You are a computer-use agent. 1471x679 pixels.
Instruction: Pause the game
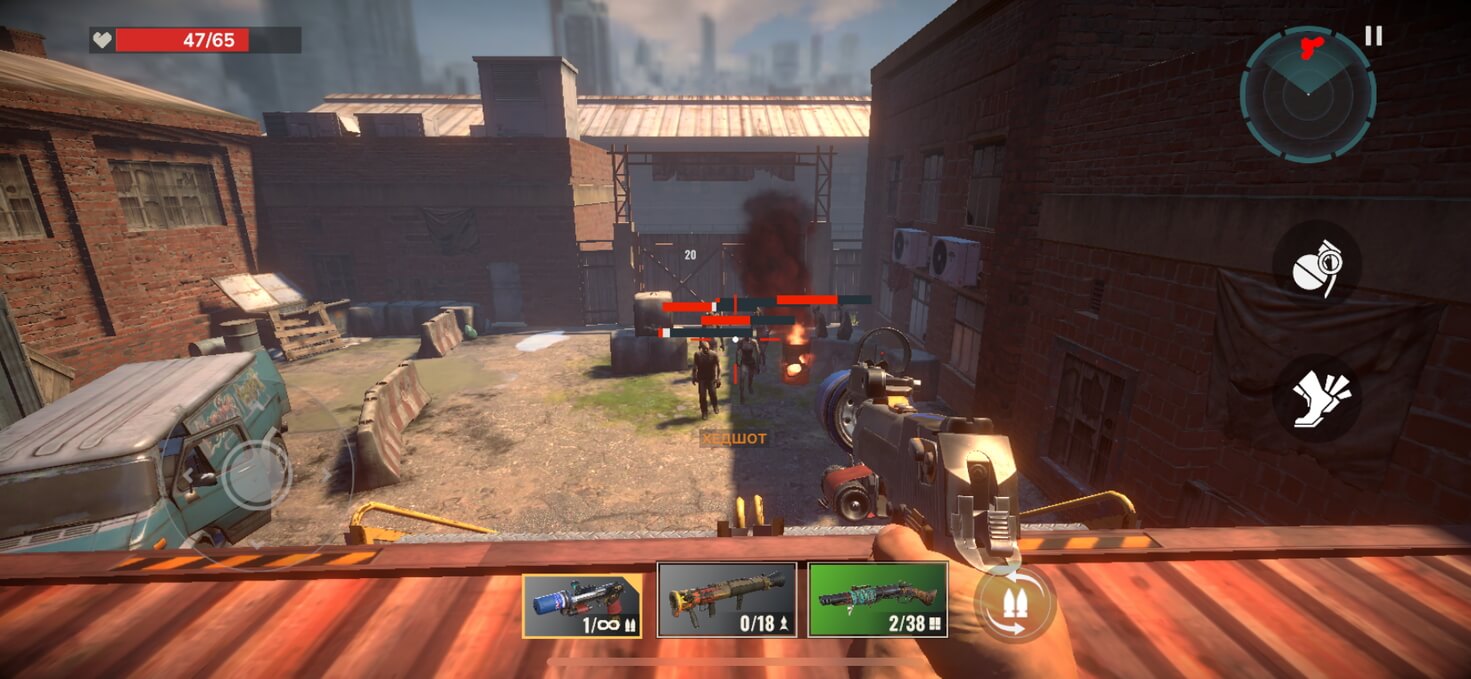(1373, 36)
